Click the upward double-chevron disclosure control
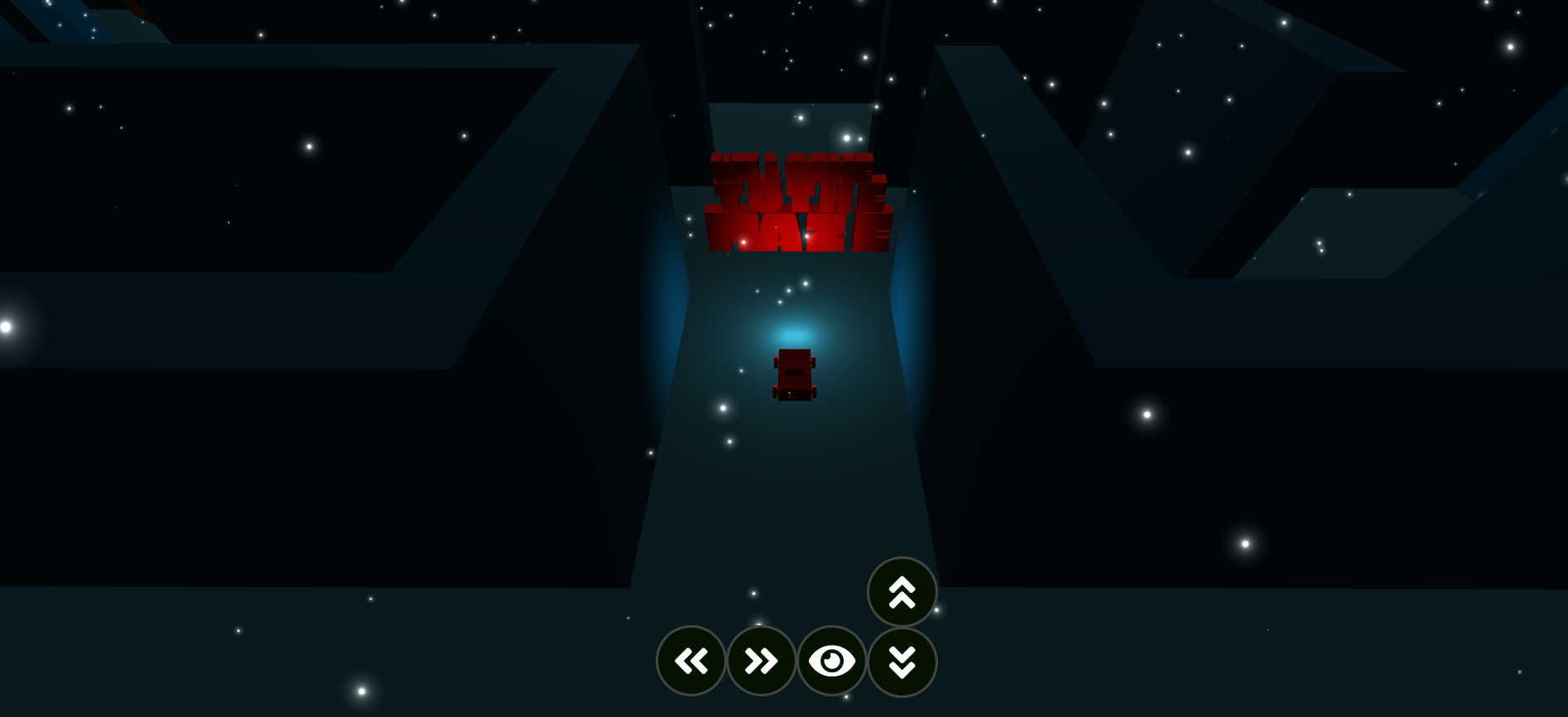 (x=902, y=592)
